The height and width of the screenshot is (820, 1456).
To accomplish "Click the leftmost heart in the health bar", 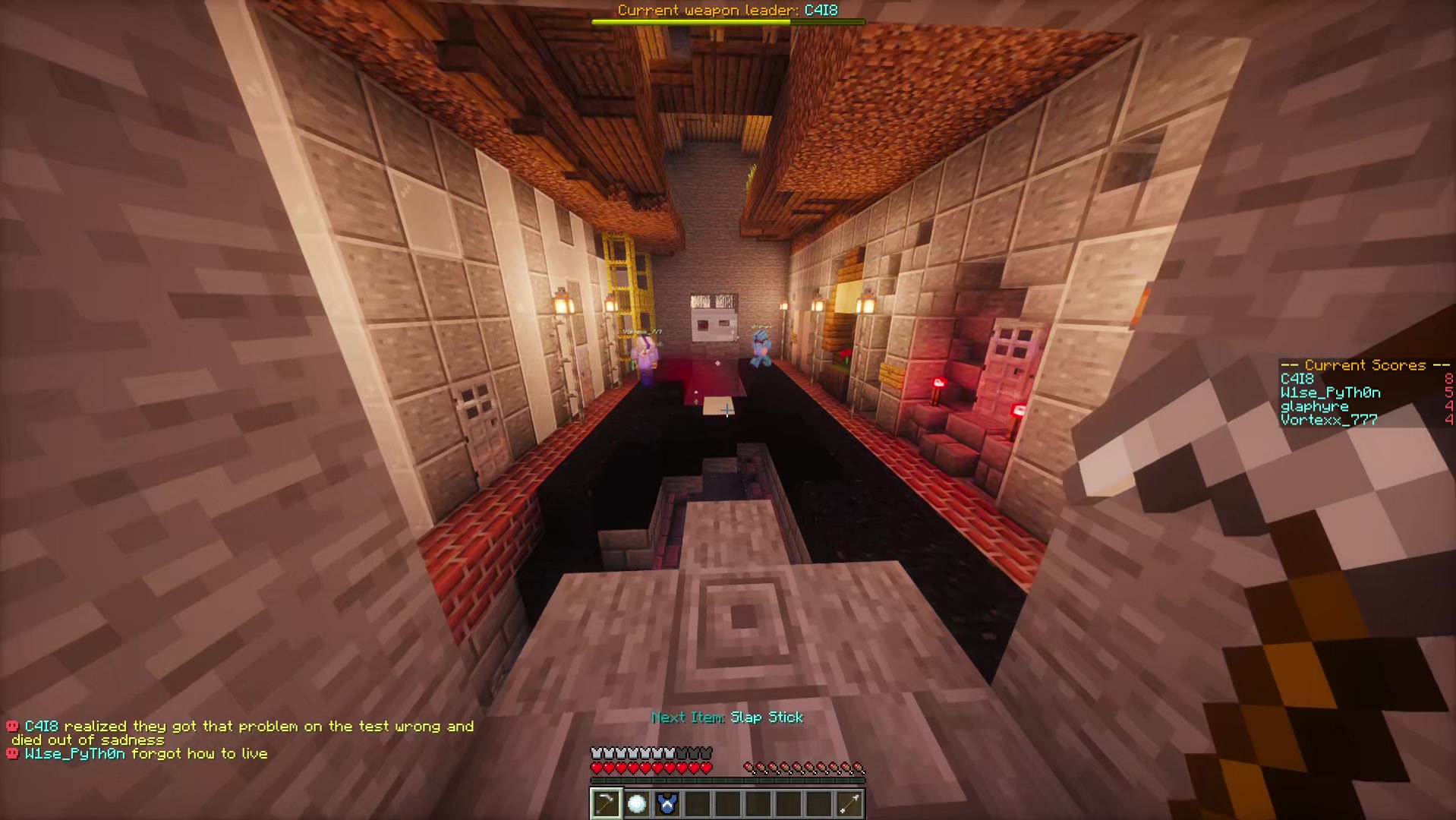I will point(597,767).
